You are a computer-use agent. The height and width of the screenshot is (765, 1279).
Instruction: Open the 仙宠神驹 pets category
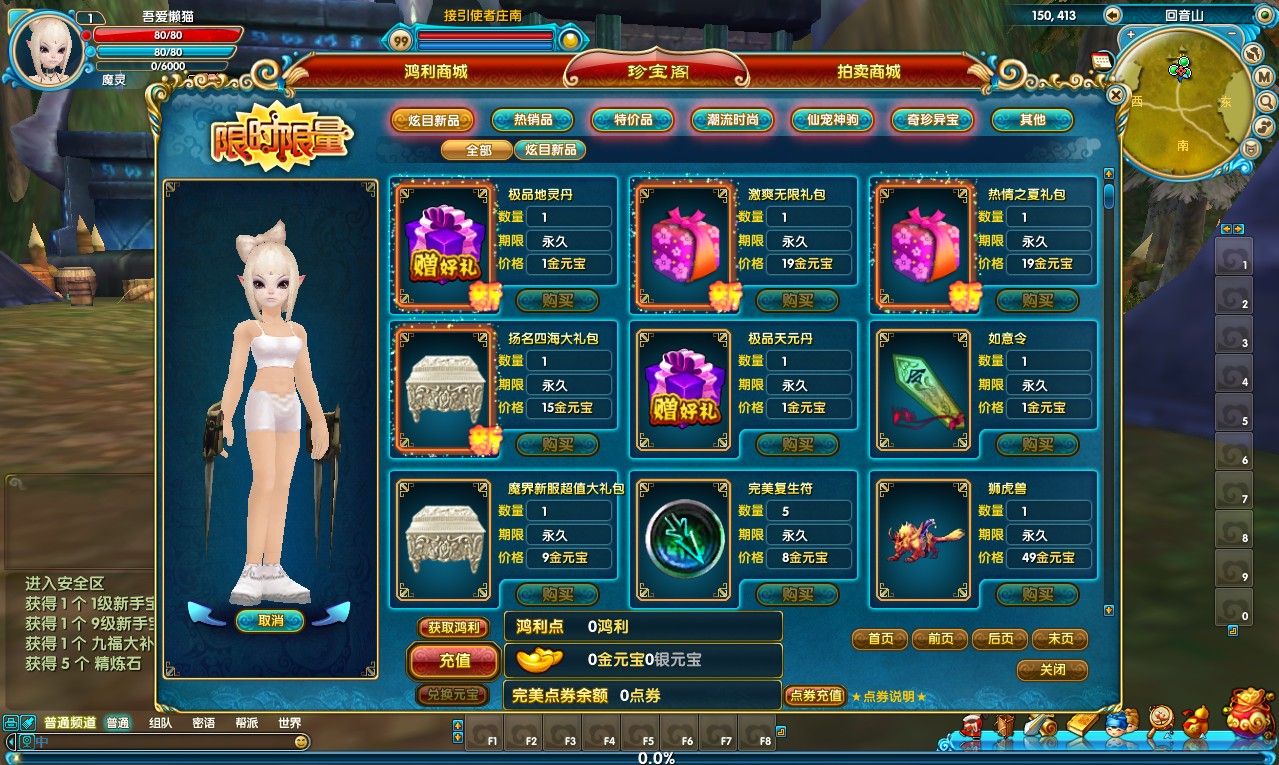pyautogui.click(x=832, y=120)
